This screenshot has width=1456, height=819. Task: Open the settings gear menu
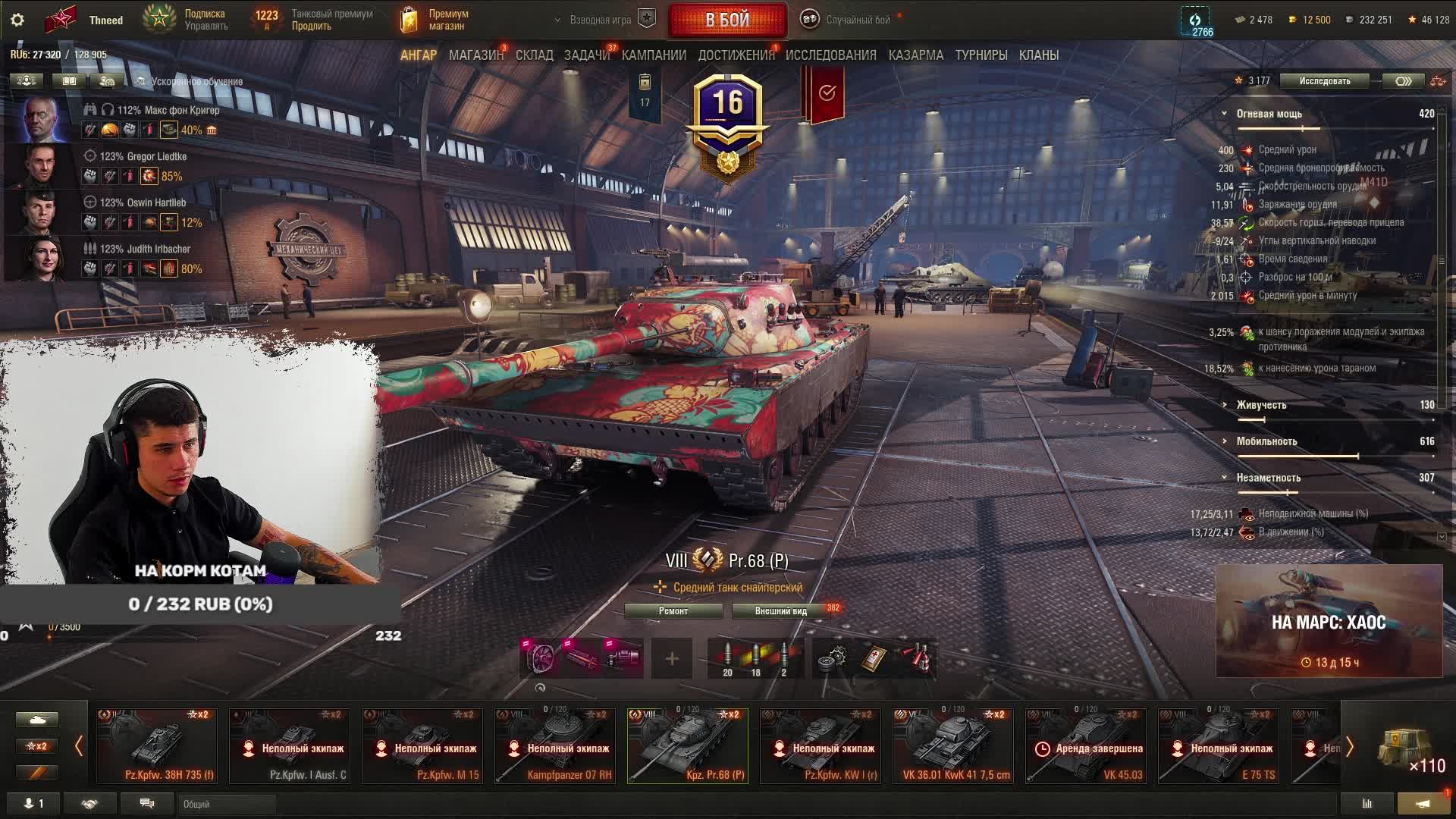[17, 20]
